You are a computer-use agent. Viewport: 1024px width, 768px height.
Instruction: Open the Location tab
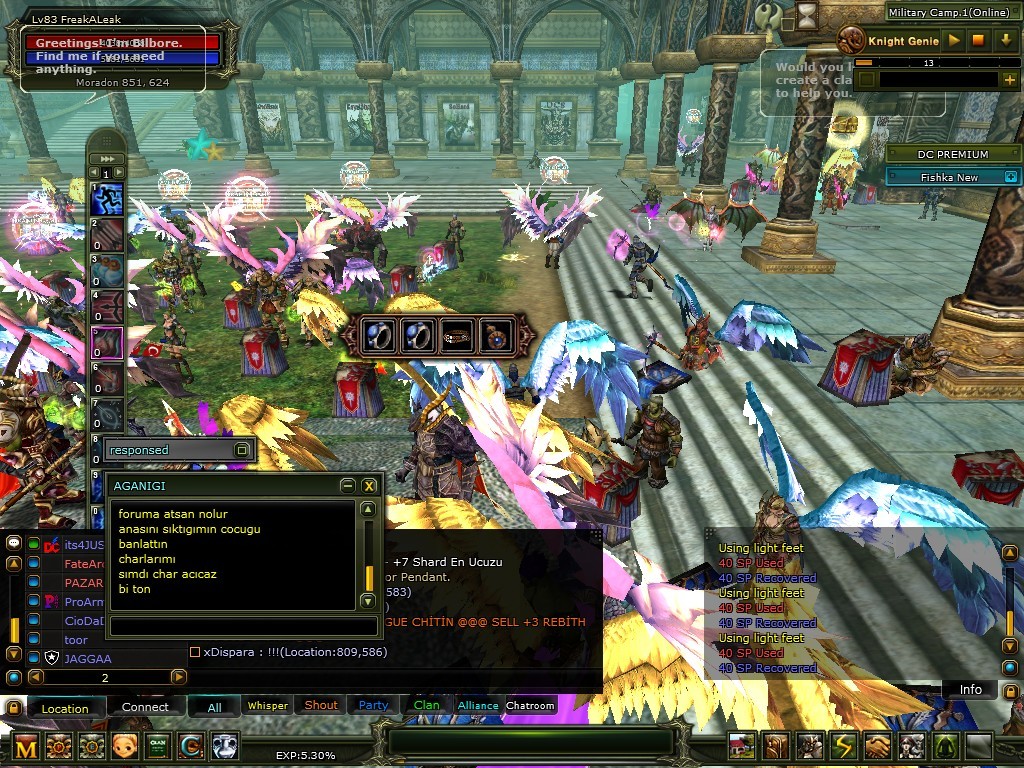65,708
